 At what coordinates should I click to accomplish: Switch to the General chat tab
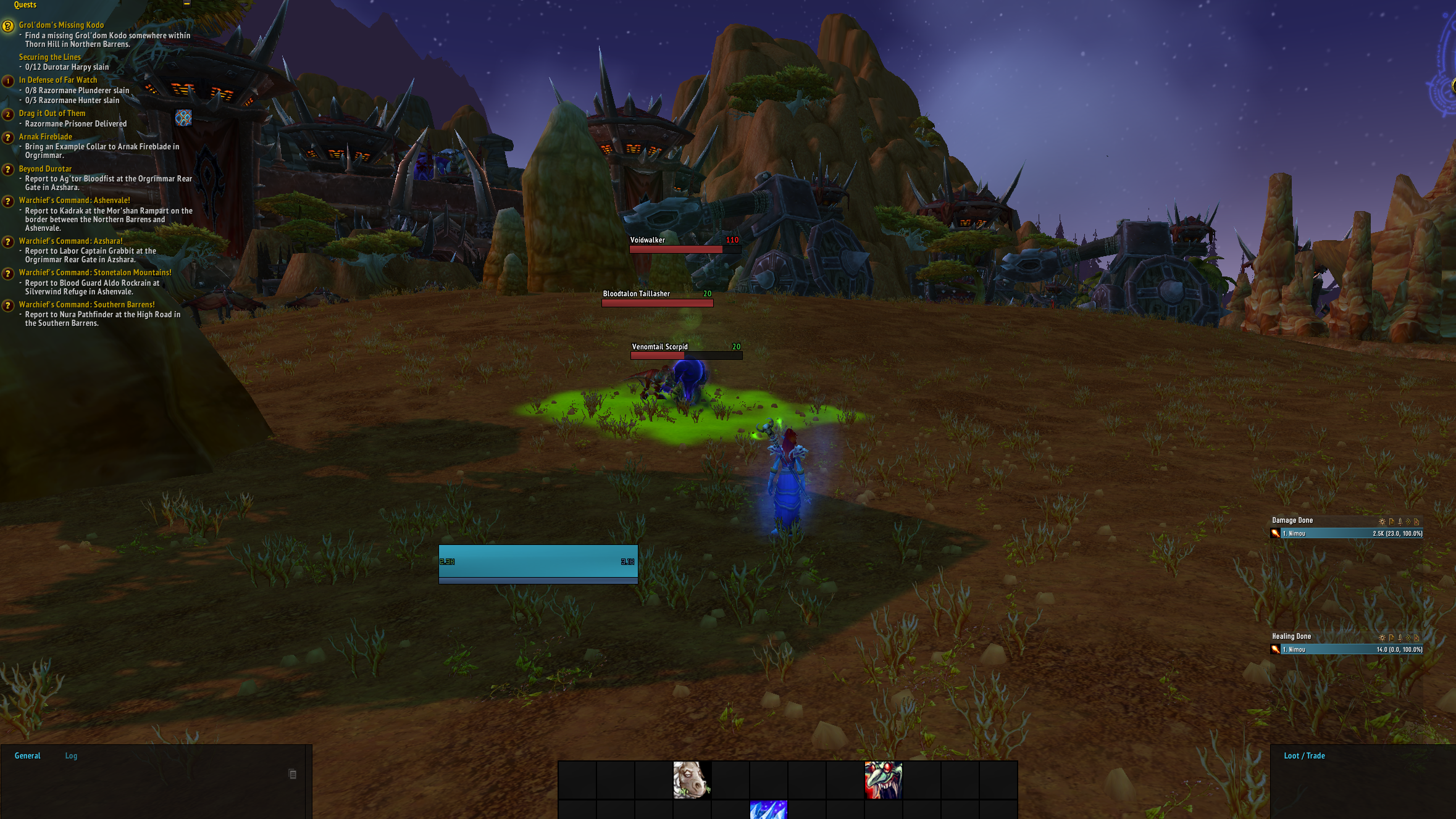27,756
